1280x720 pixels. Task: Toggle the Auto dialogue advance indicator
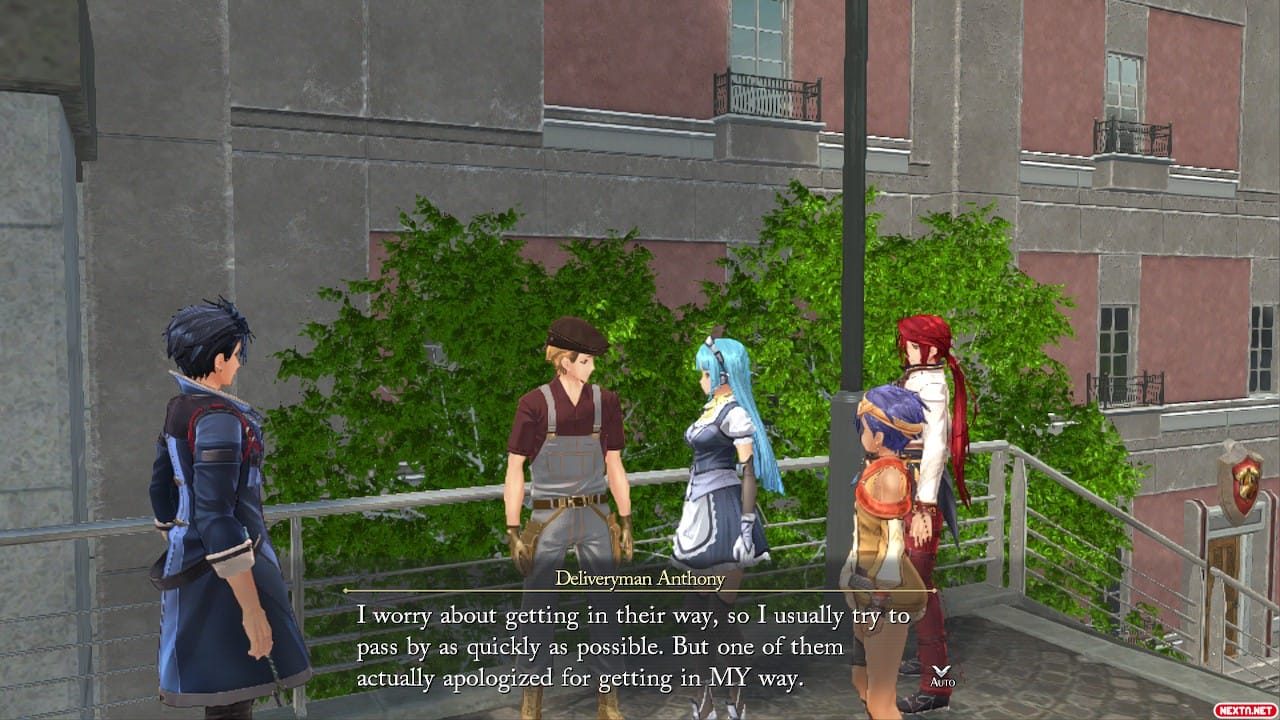point(942,676)
